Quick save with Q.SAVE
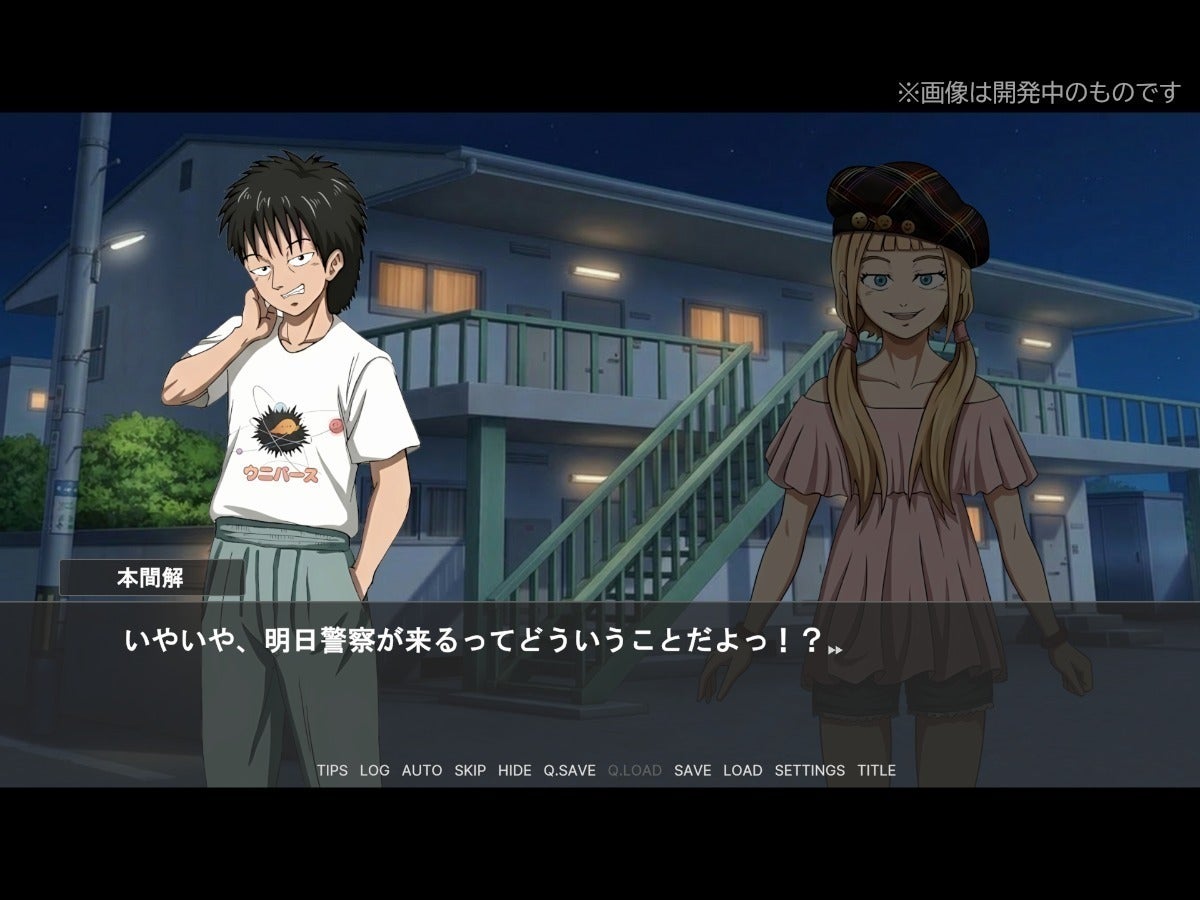This screenshot has width=1200, height=900. (x=569, y=771)
